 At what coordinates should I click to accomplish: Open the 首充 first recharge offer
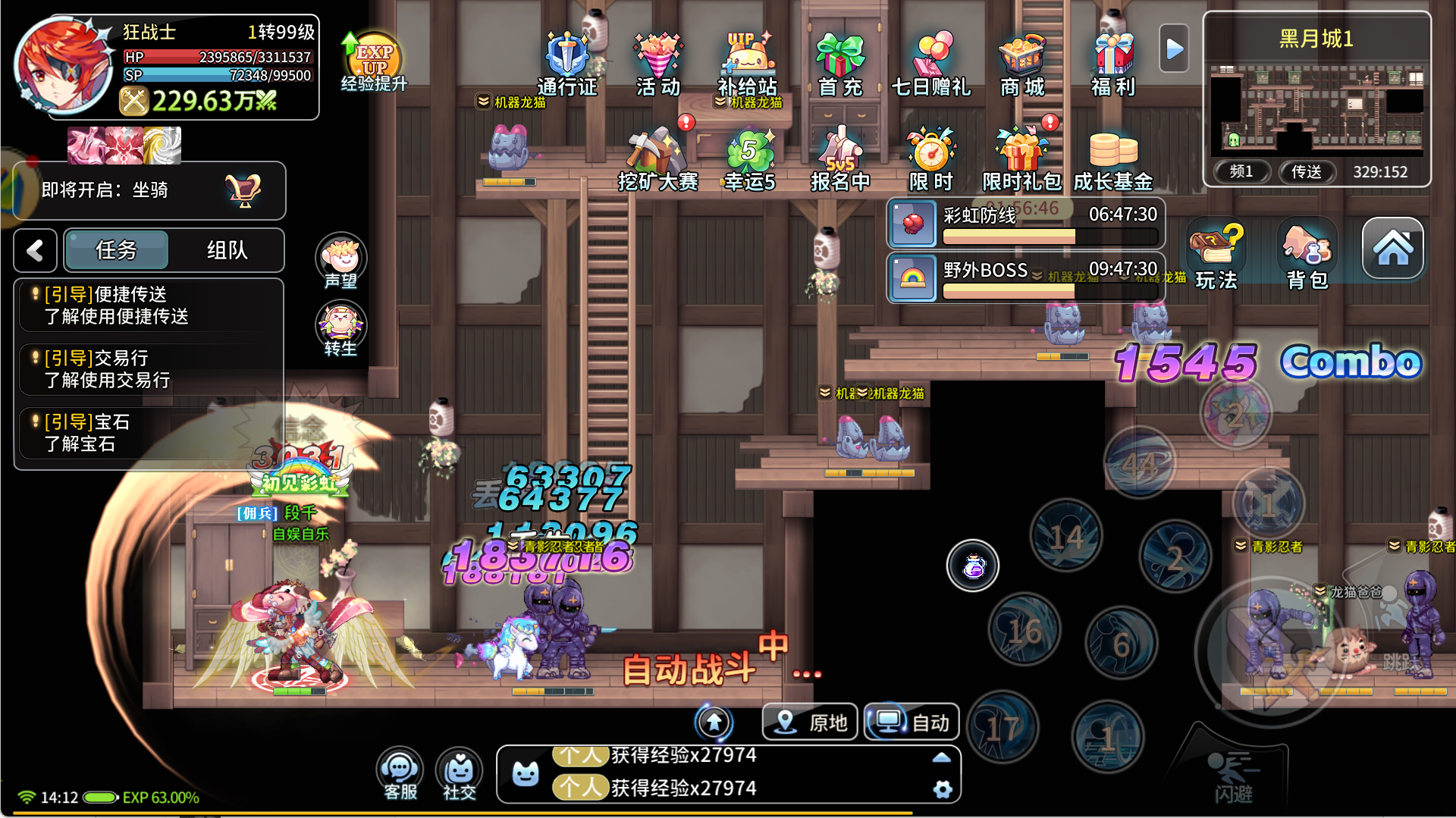coord(839,63)
